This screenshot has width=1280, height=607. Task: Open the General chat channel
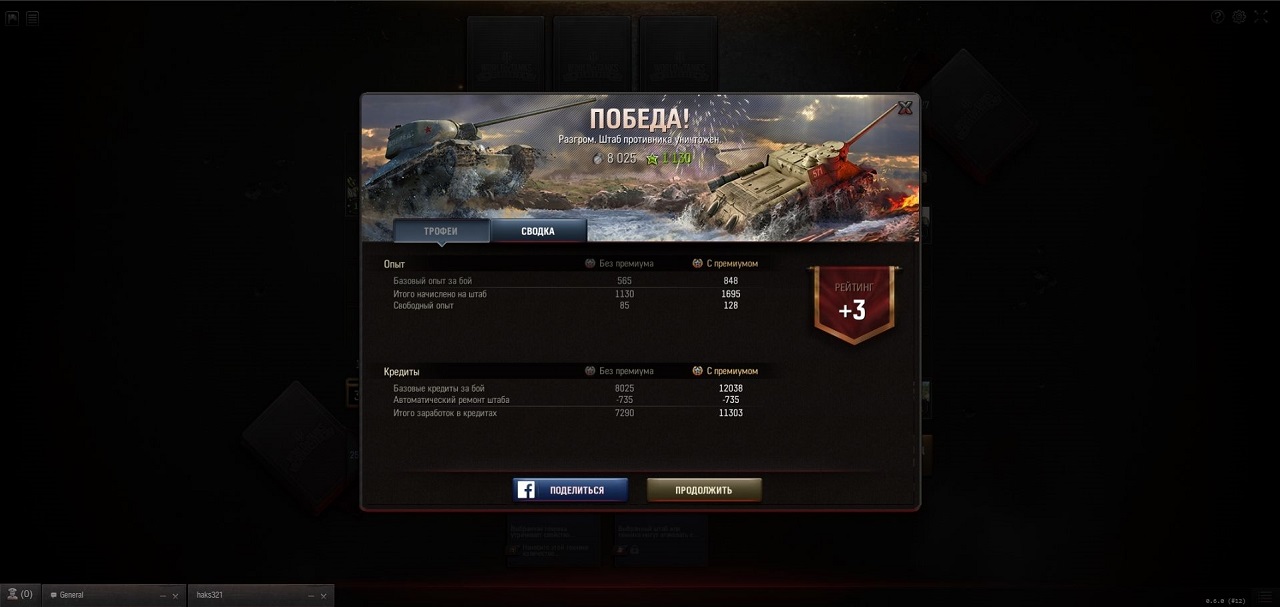pyautogui.click(x=100, y=595)
